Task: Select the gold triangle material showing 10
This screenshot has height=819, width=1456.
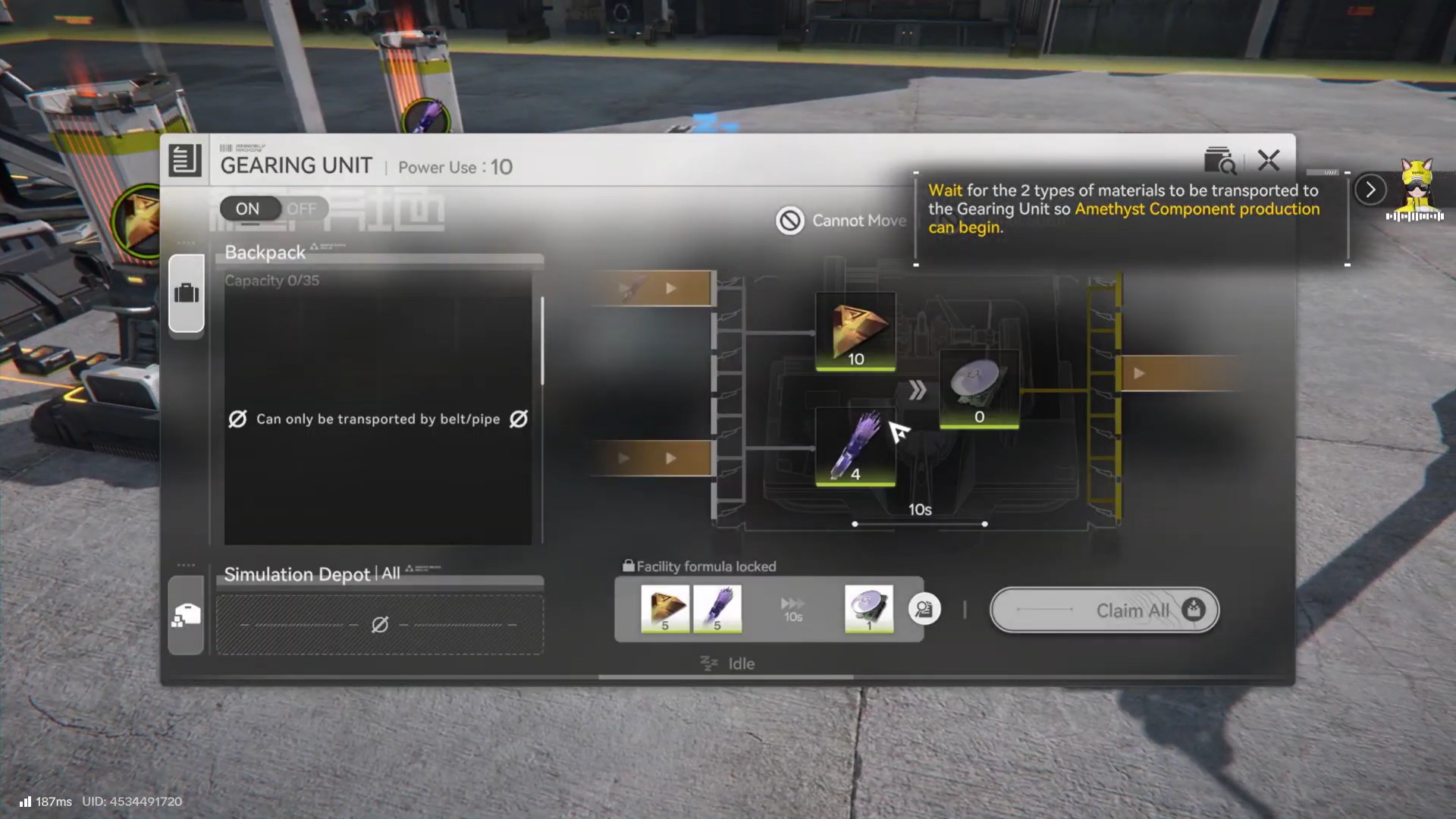Action: 855,331
